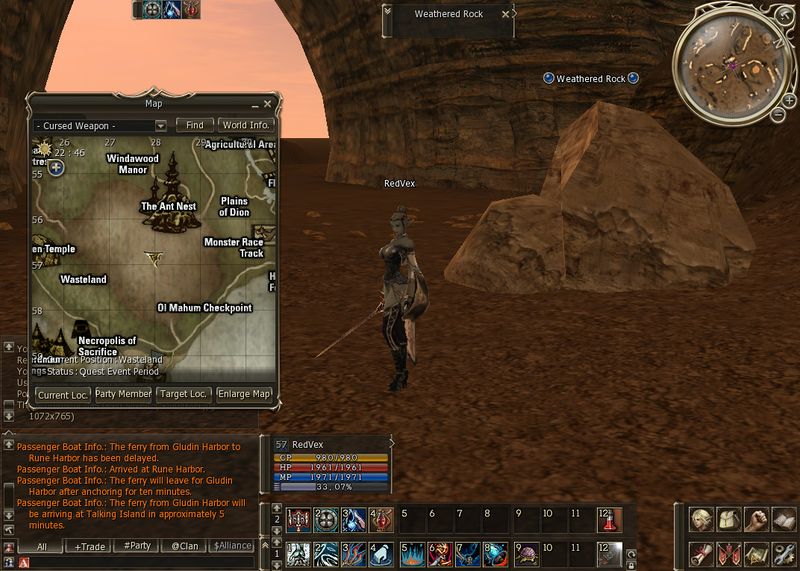Close the Map window
The height and width of the screenshot is (571, 800).
coord(268,103)
